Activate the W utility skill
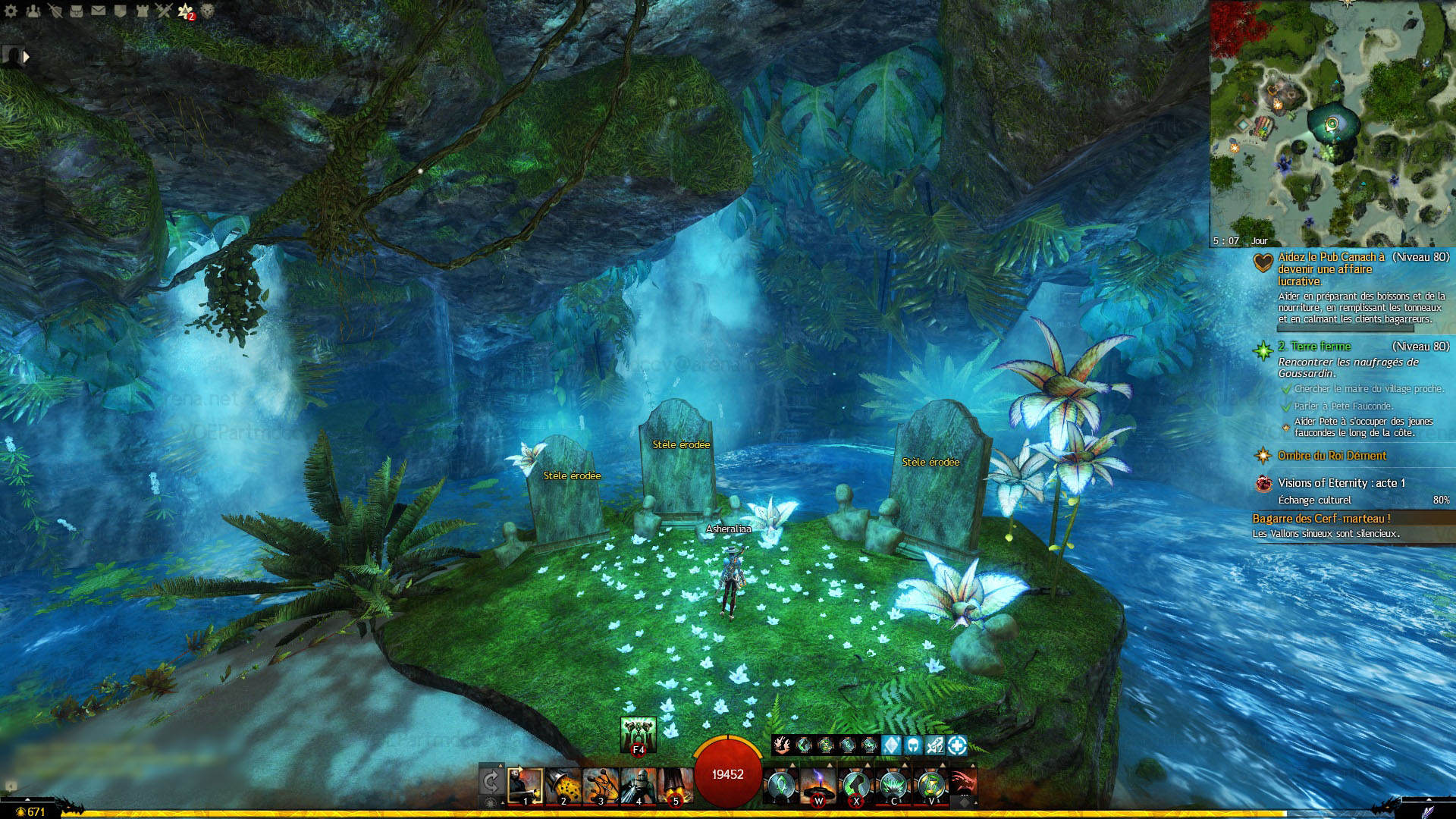 point(818,786)
